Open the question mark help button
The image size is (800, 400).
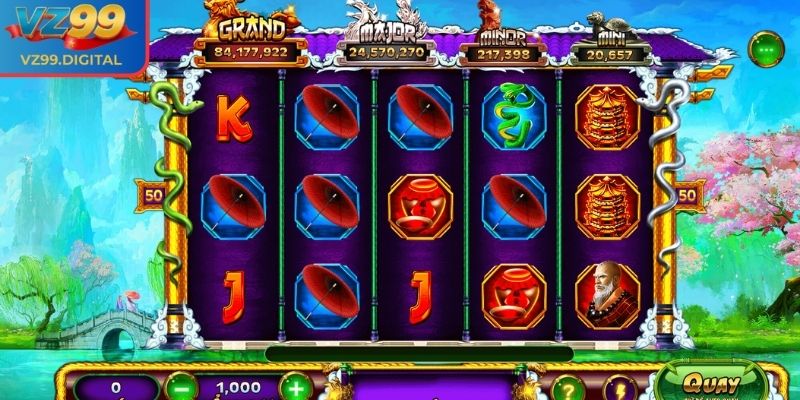click(567, 389)
